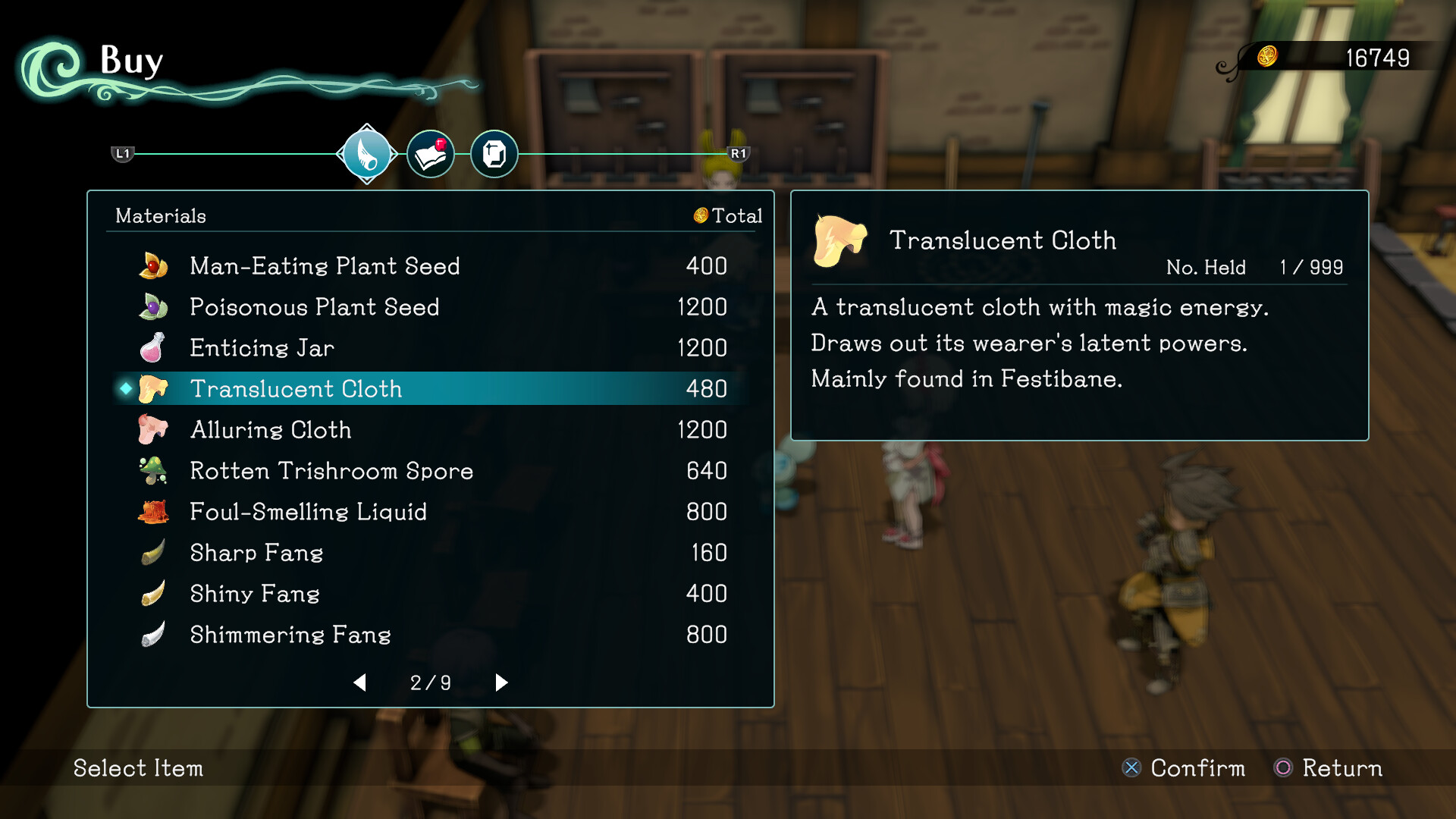The image size is (1456, 819).
Task: Go to previous page with left arrow
Action: click(x=361, y=682)
